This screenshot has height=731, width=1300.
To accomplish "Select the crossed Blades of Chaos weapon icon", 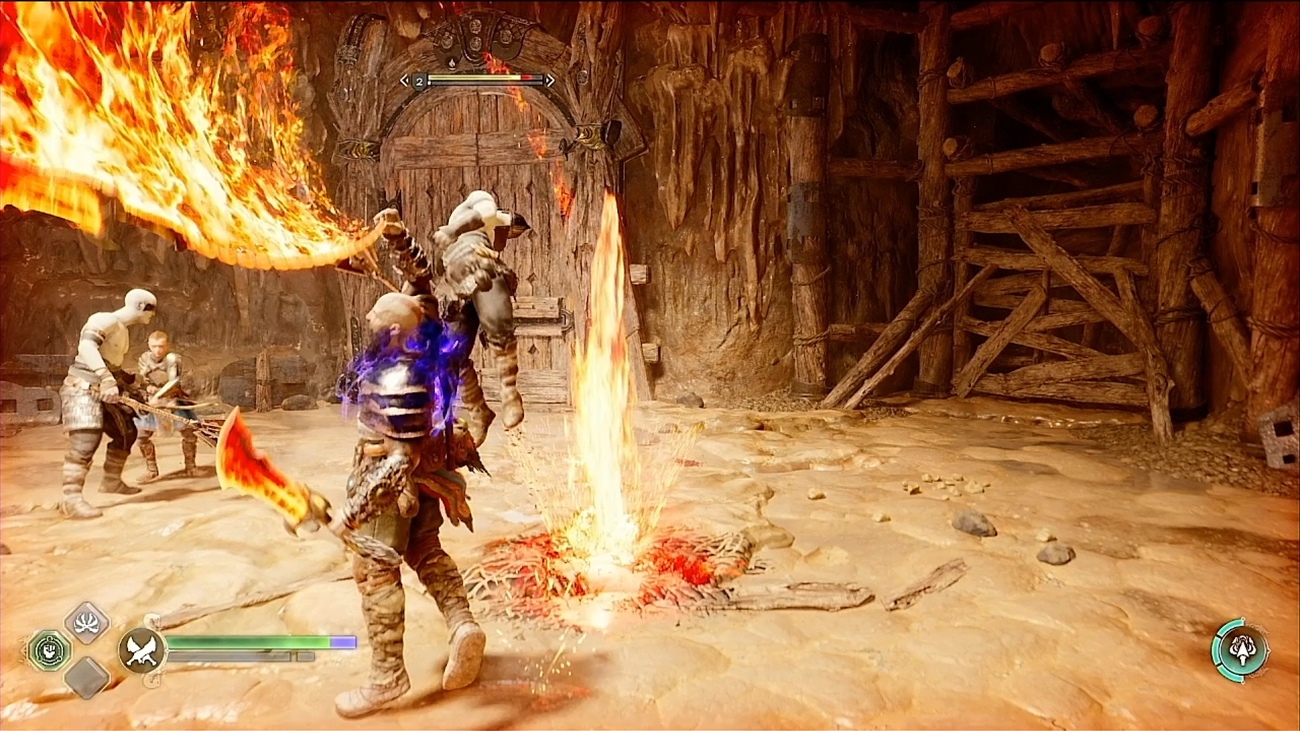I will [x=141, y=649].
